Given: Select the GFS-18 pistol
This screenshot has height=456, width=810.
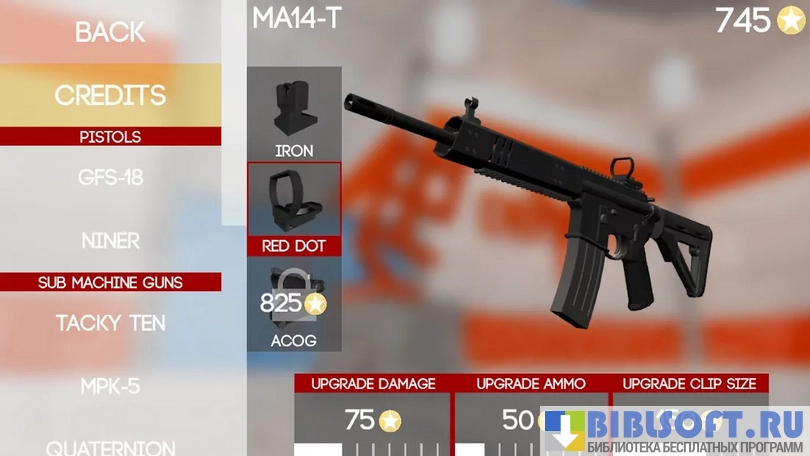Looking at the screenshot, I should click(x=110, y=178).
